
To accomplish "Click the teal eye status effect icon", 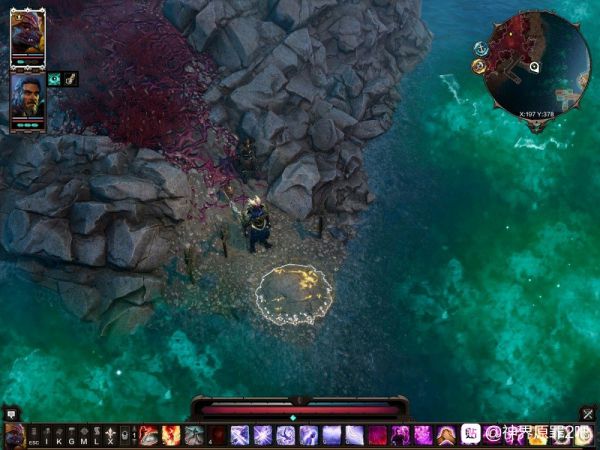I will click(54, 79).
